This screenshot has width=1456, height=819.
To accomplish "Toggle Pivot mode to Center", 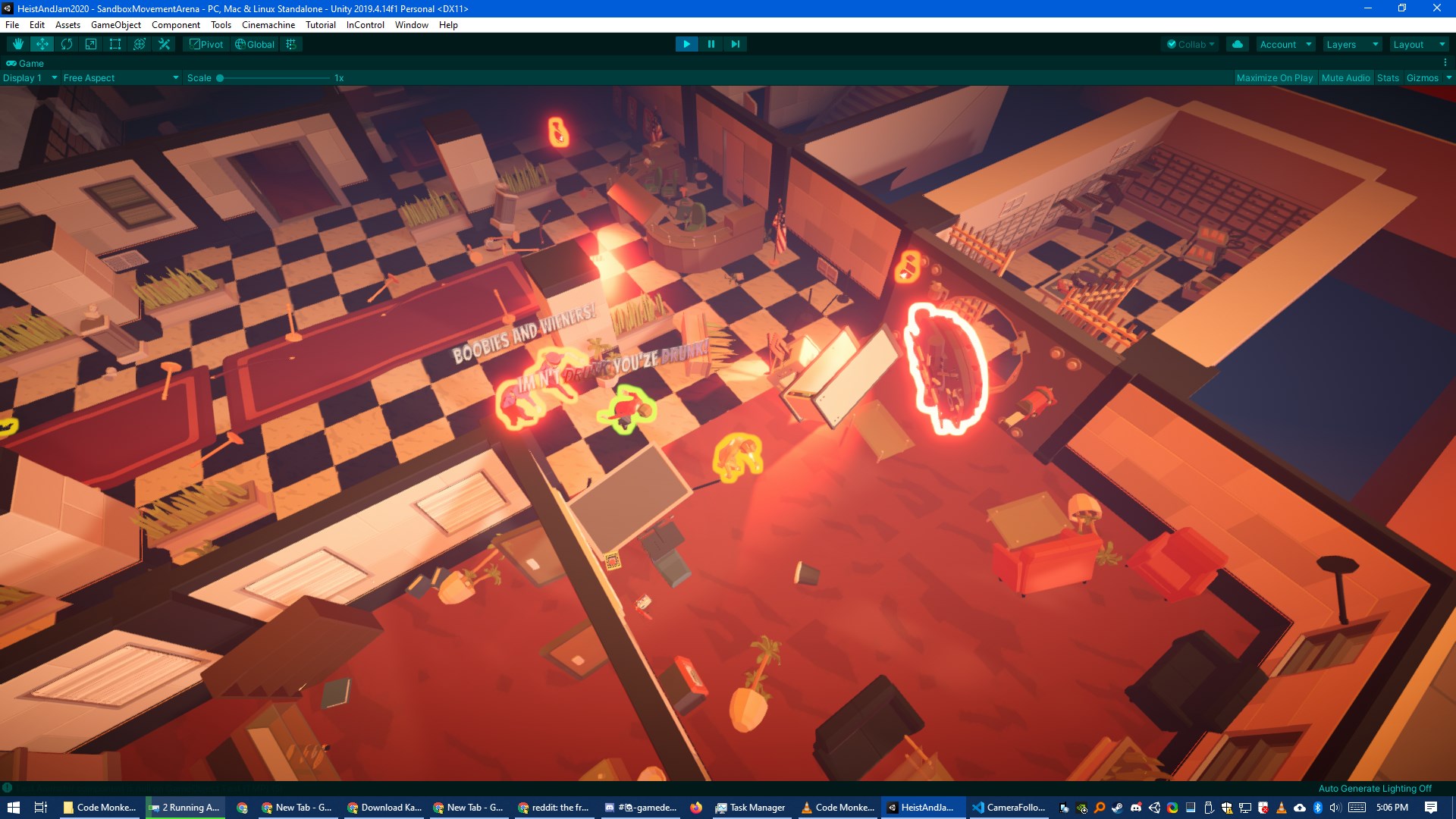I will coord(206,44).
